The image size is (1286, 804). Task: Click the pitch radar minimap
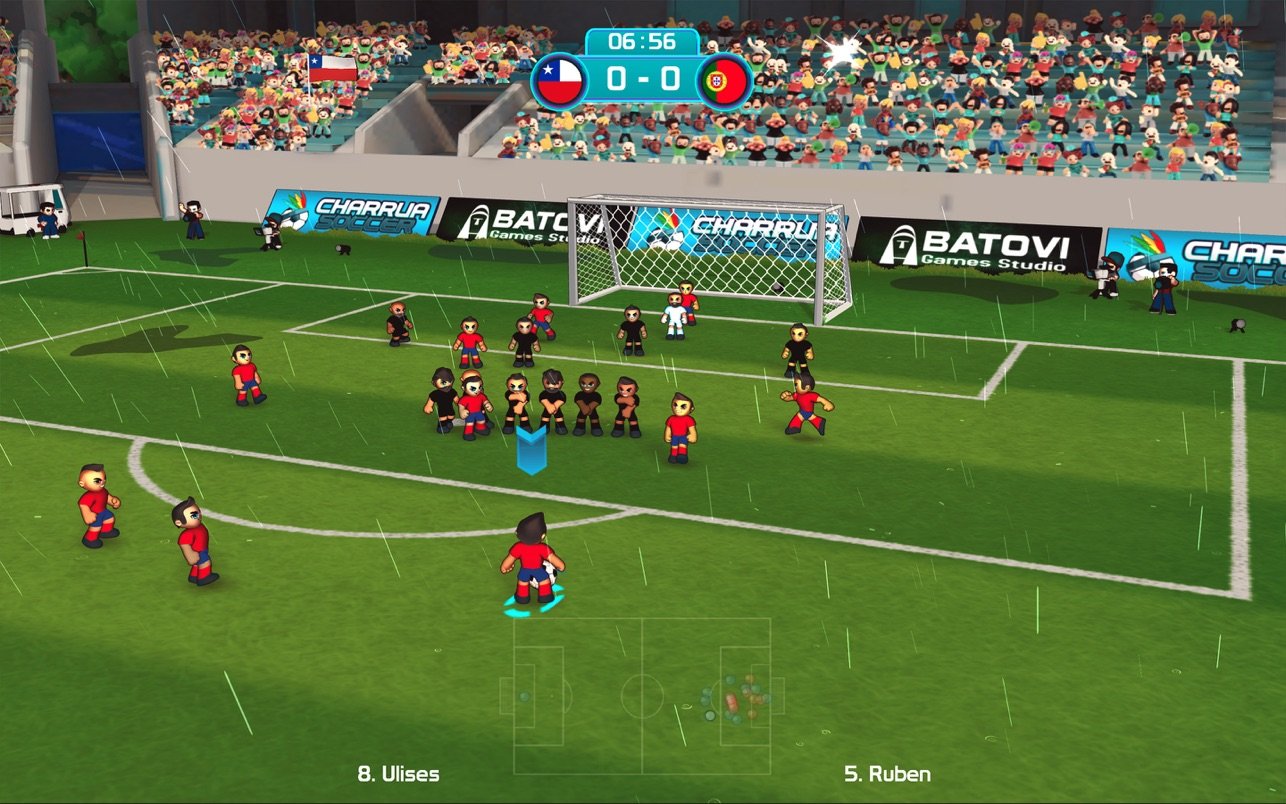click(642, 695)
